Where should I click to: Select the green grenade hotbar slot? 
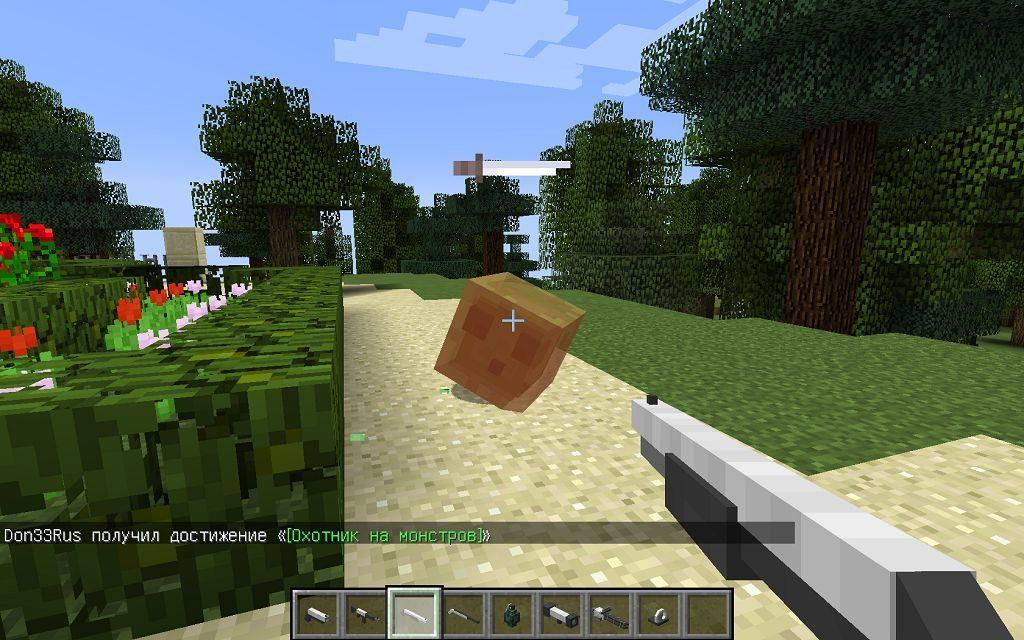[511, 612]
